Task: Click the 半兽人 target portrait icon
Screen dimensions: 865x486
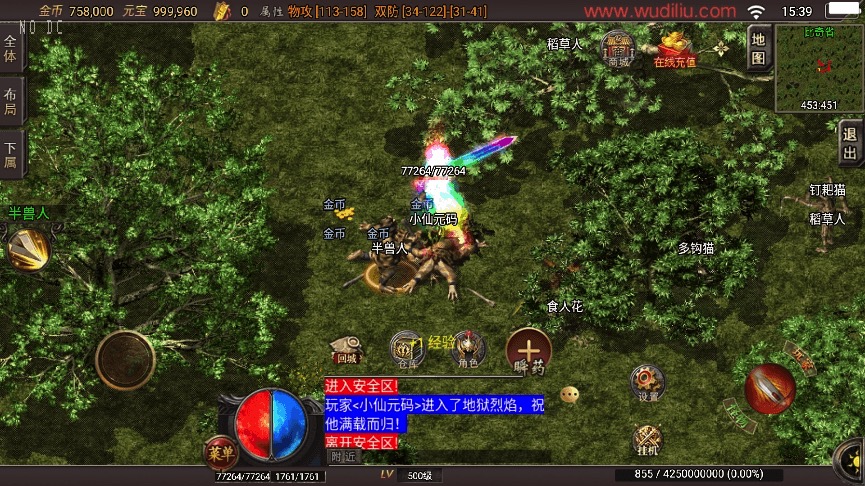Action: (28, 247)
